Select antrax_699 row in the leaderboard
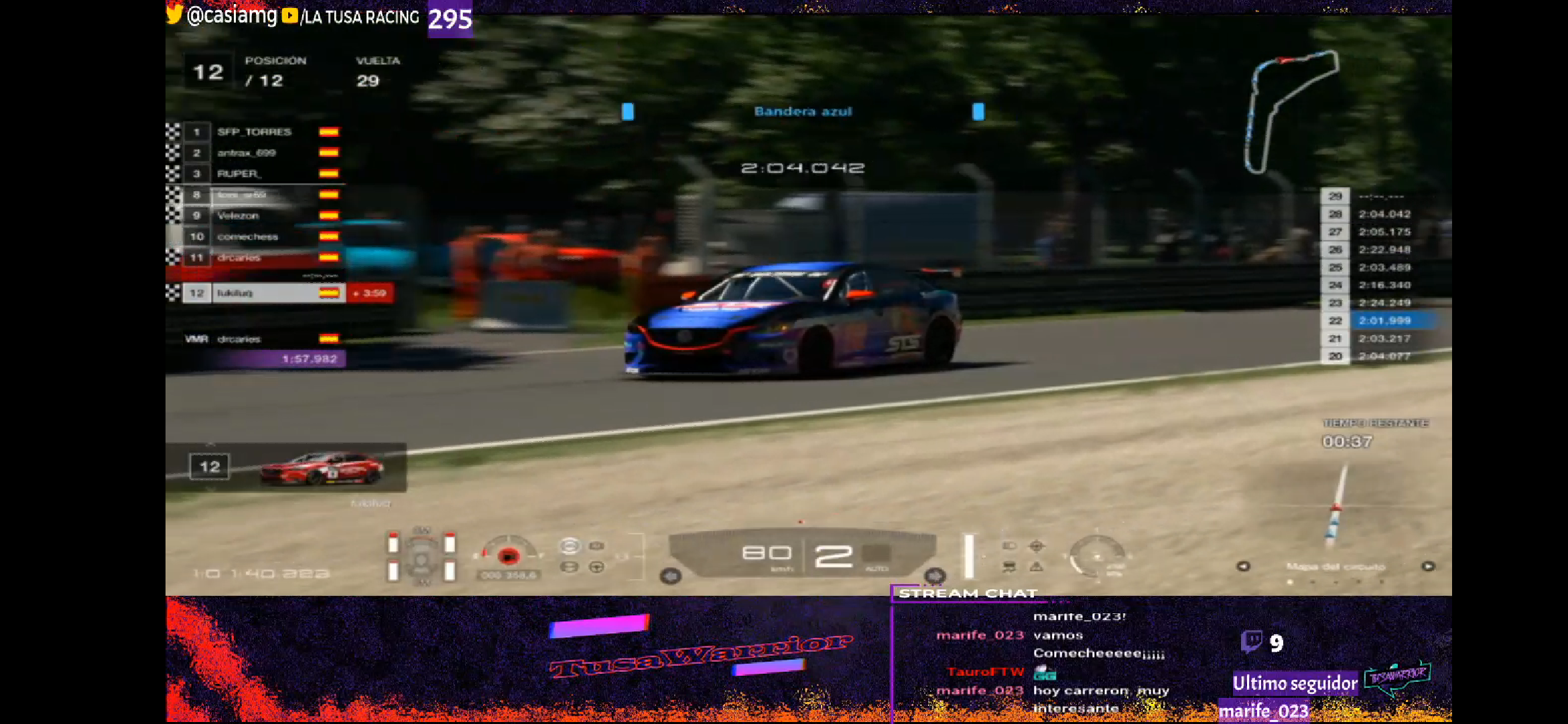 coord(247,153)
